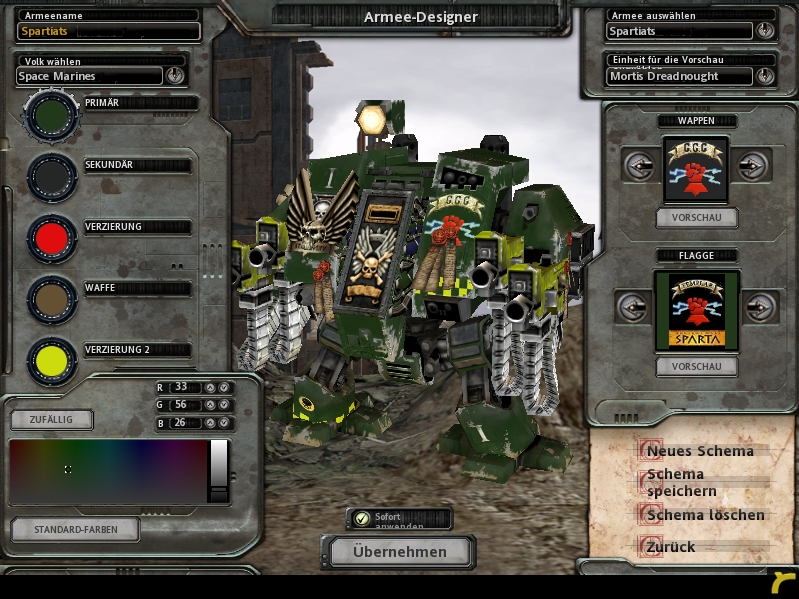
Task: Choose the Sekundär color swatch
Action: 52,176
